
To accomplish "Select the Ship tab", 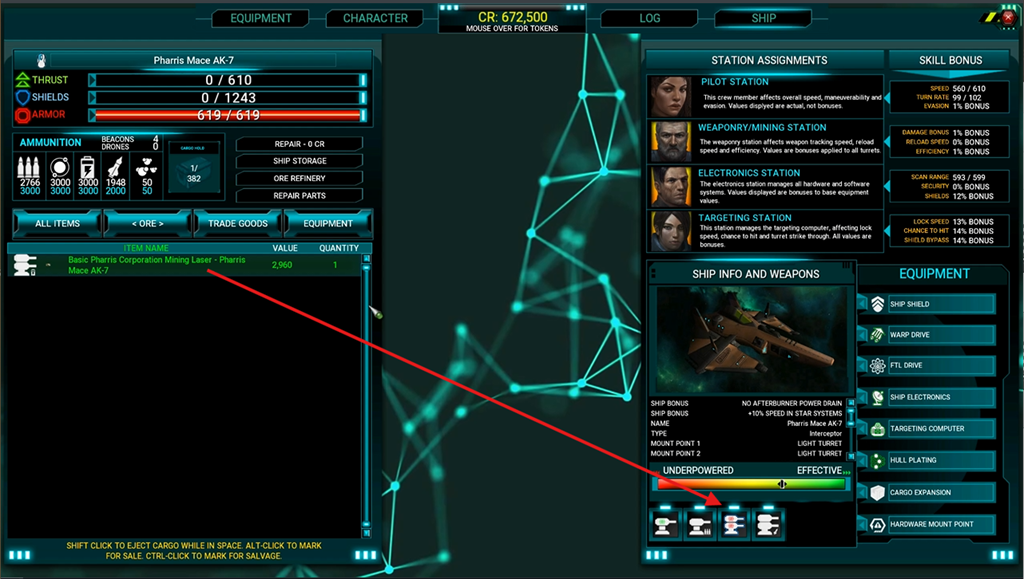I will 763,18.
